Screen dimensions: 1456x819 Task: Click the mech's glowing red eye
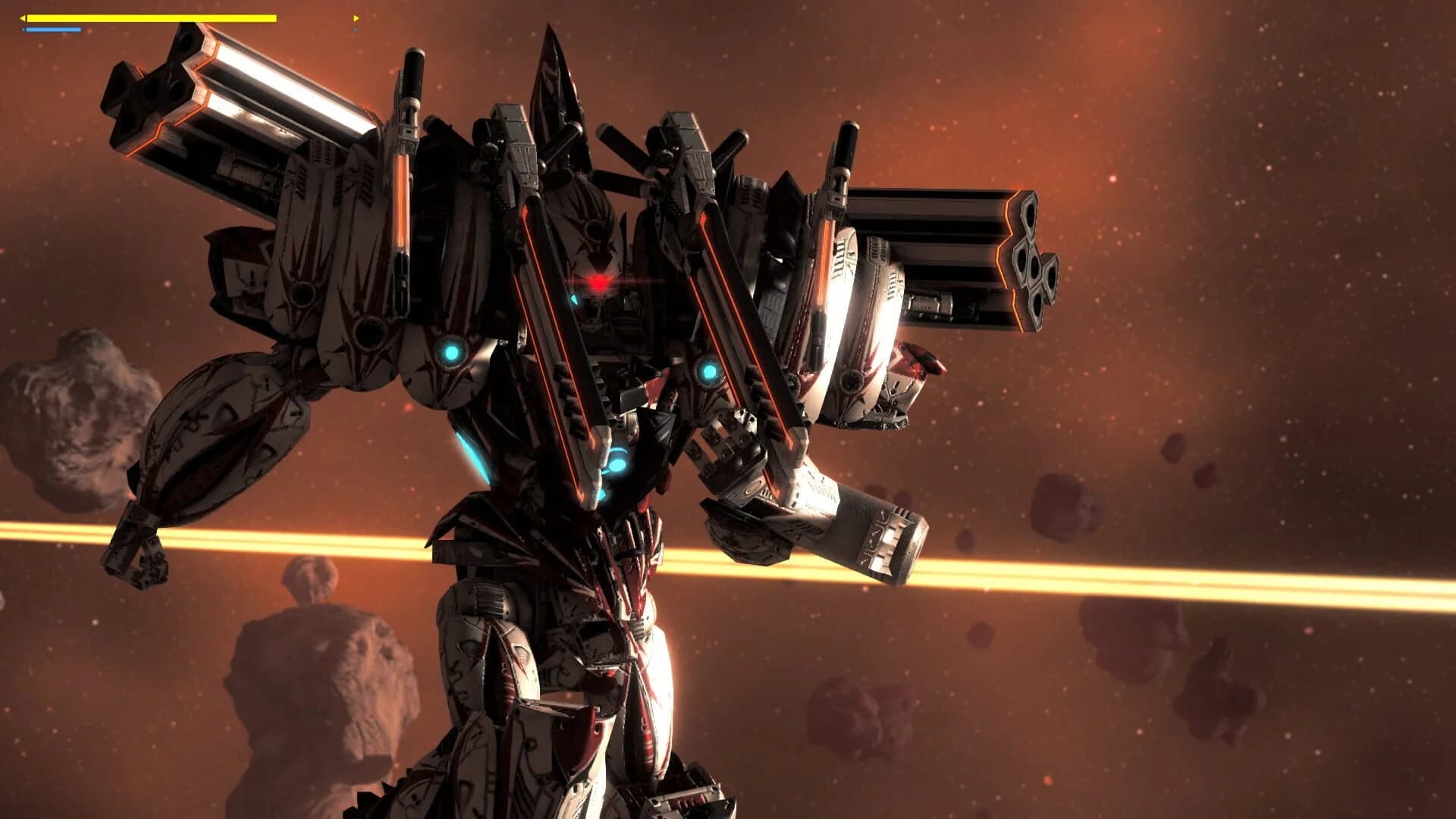598,282
